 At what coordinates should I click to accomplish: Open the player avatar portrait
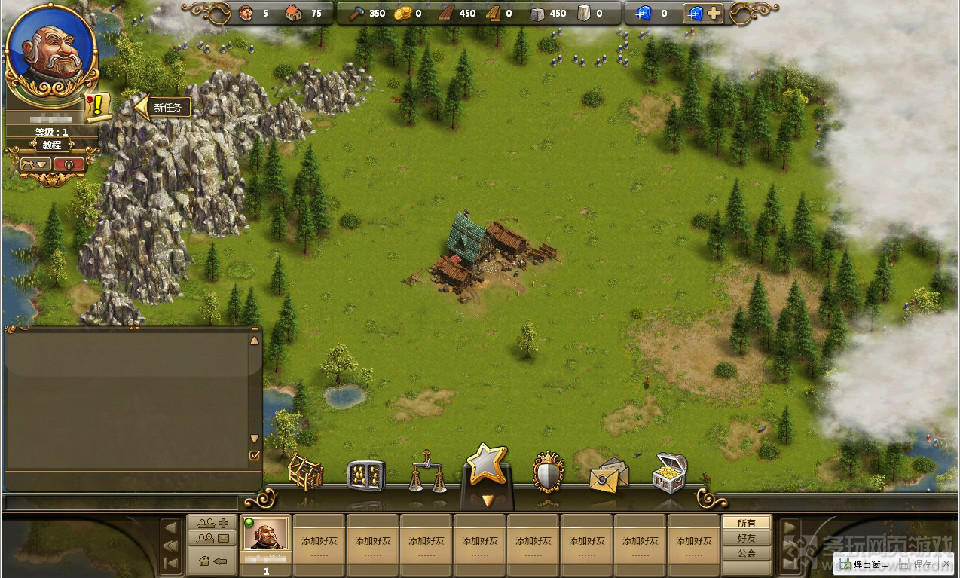[51, 48]
